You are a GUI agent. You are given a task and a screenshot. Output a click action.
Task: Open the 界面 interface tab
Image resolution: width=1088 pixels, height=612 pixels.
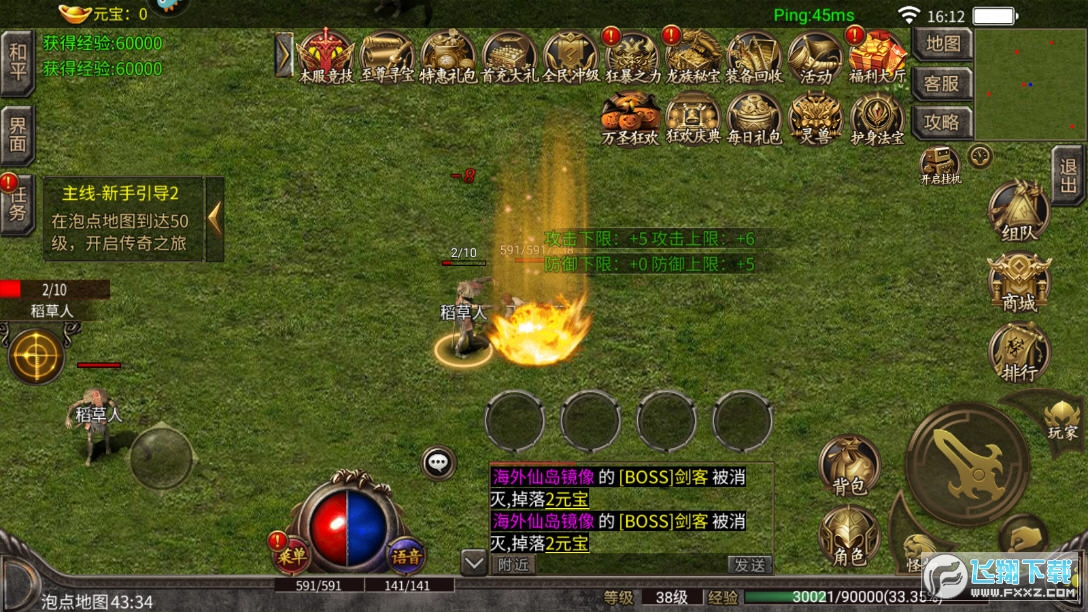pos(17,134)
